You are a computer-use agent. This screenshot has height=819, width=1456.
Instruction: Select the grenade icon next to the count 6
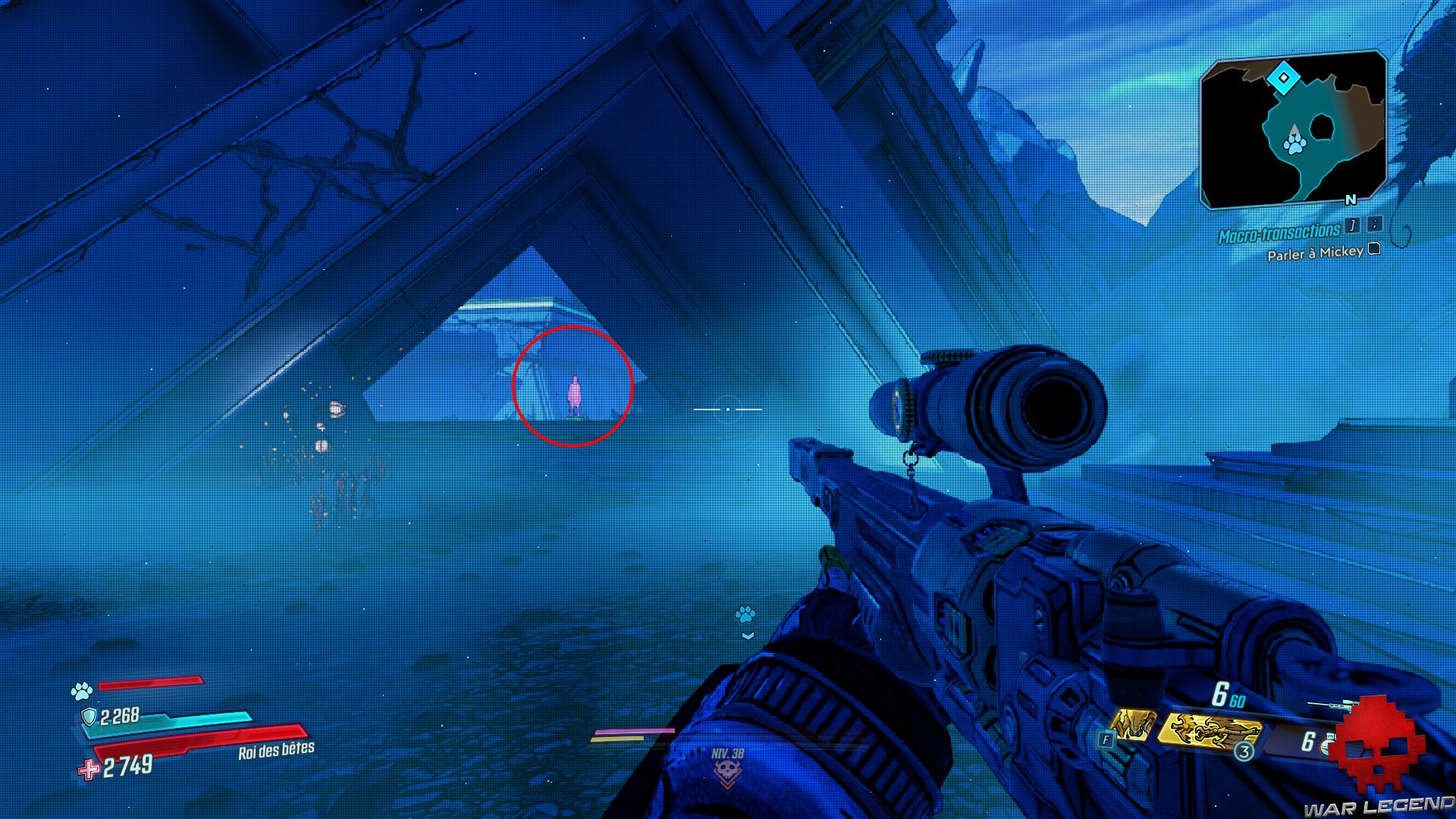(1326, 745)
